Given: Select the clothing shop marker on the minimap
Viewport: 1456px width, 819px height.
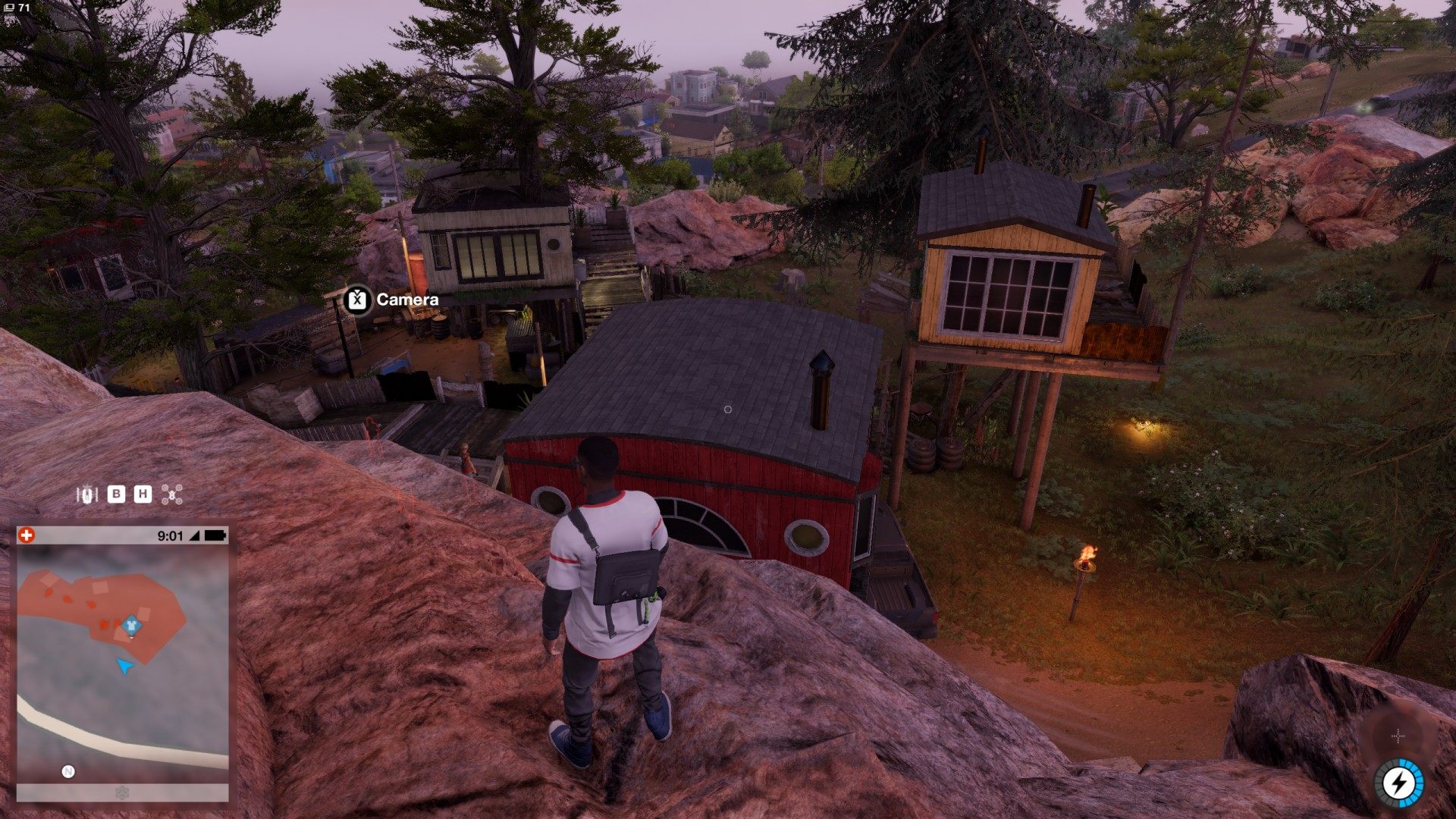Looking at the screenshot, I should [x=131, y=625].
